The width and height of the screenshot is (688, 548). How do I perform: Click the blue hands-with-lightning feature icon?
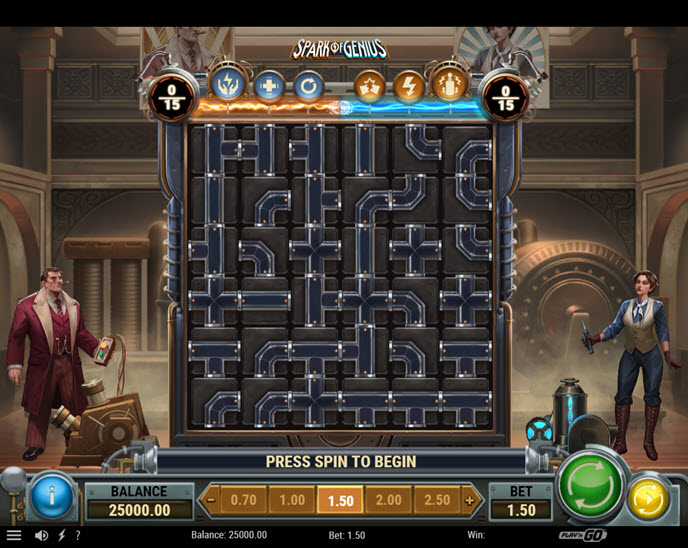point(229,83)
